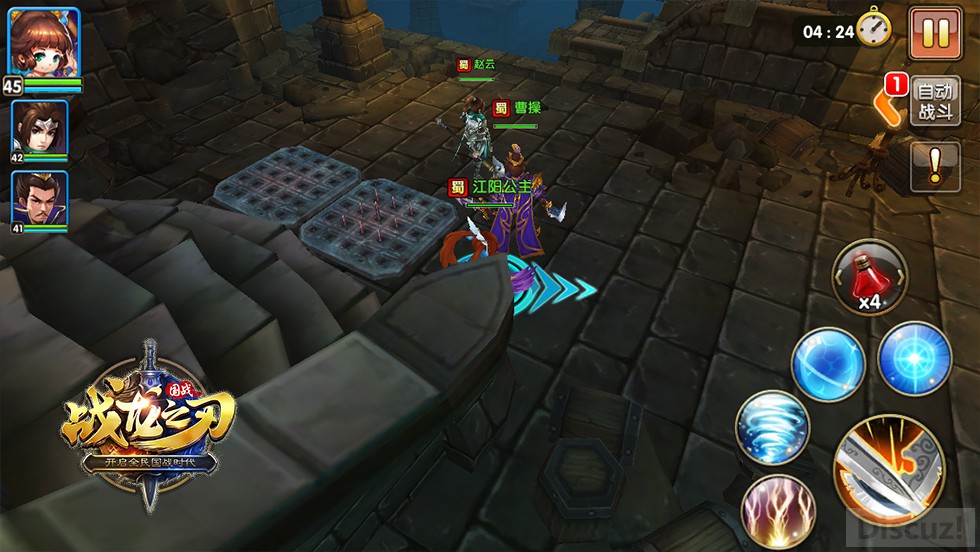Screen dimensions: 980x552
Task: Cast the blue whirlwind tornado skill
Action: (773, 427)
